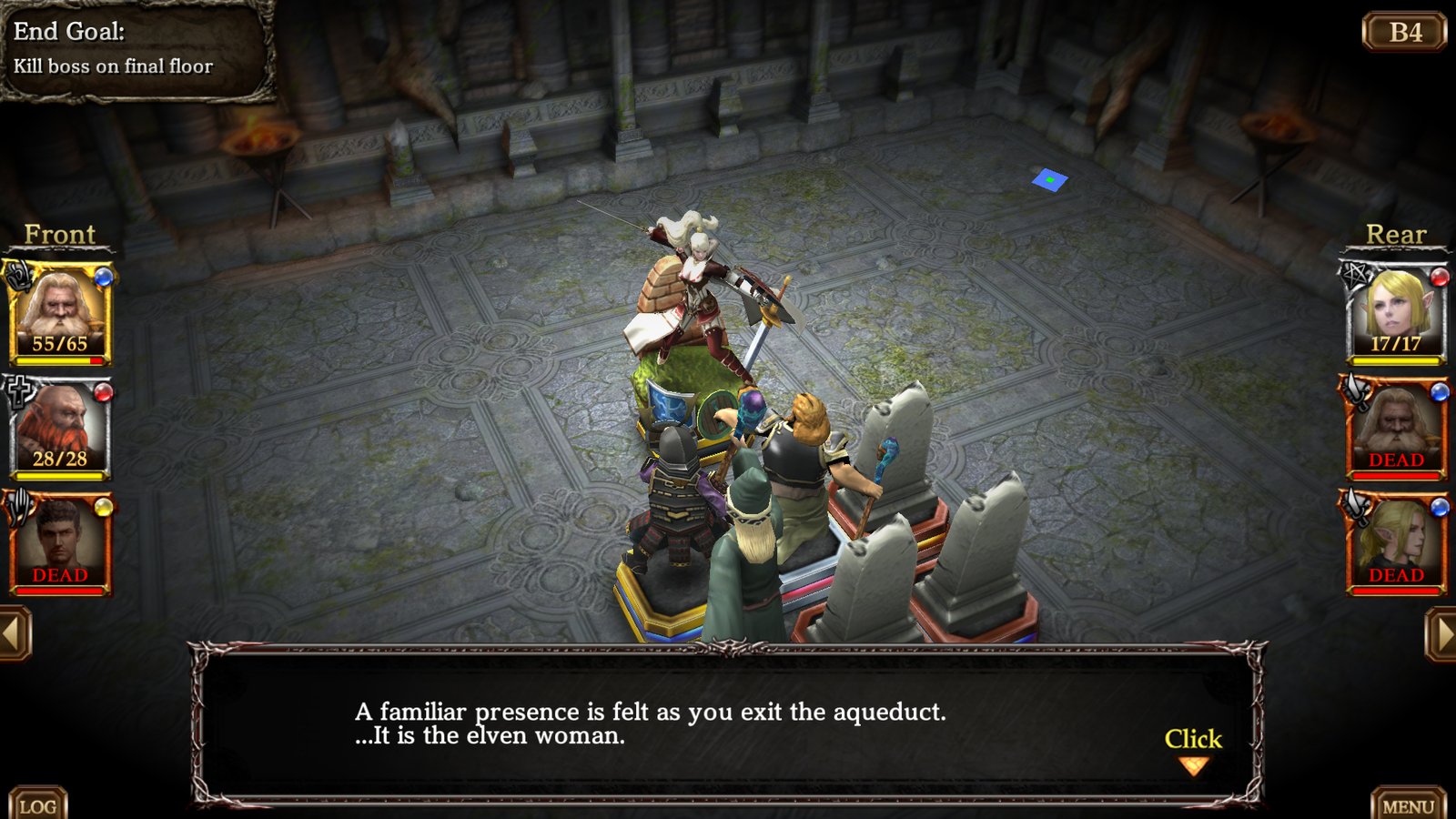Open the LOG button
The height and width of the screenshot is (819, 1456).
click(37, 804)
